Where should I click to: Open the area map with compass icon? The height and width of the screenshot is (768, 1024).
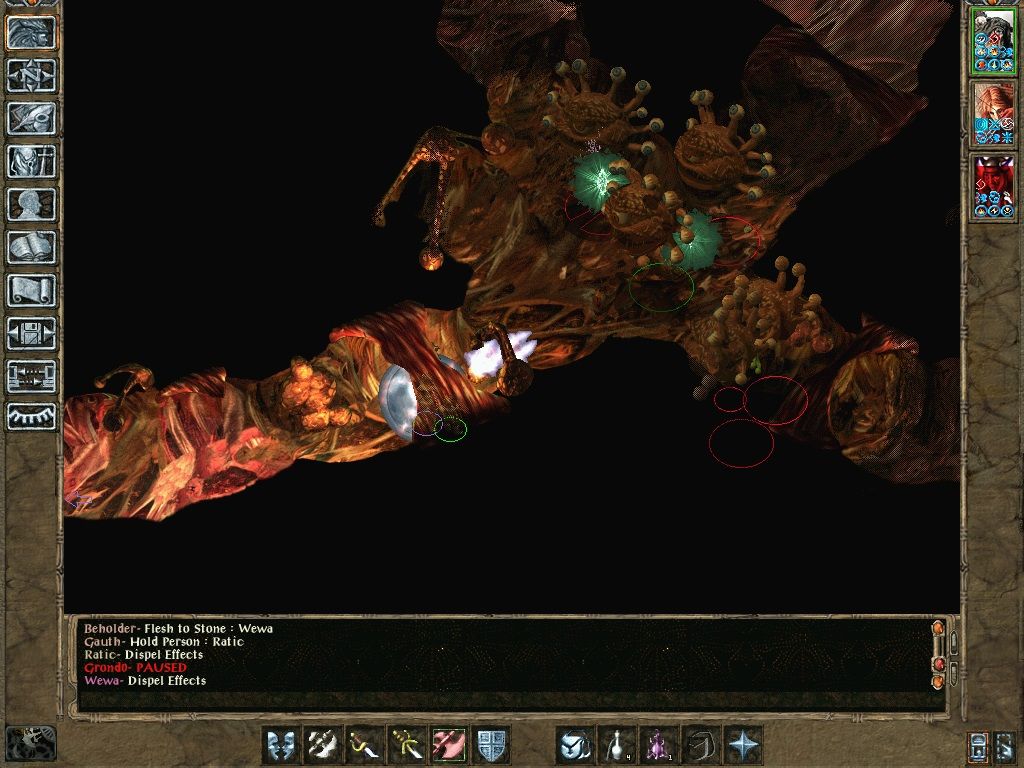pos(31,76)
